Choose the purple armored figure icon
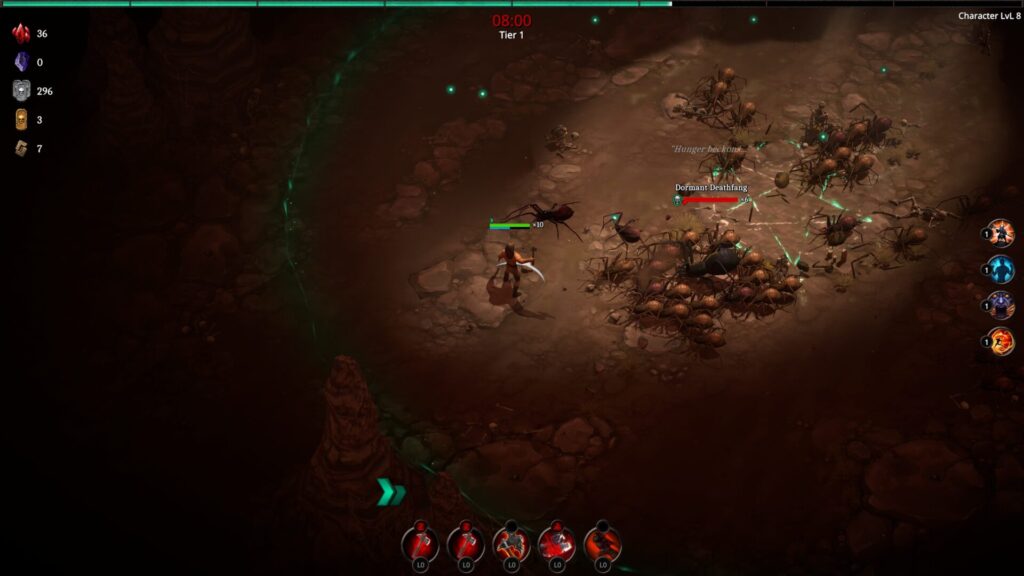Image resolution: width=1024 pixels, height=576 pixels. 1001,305
